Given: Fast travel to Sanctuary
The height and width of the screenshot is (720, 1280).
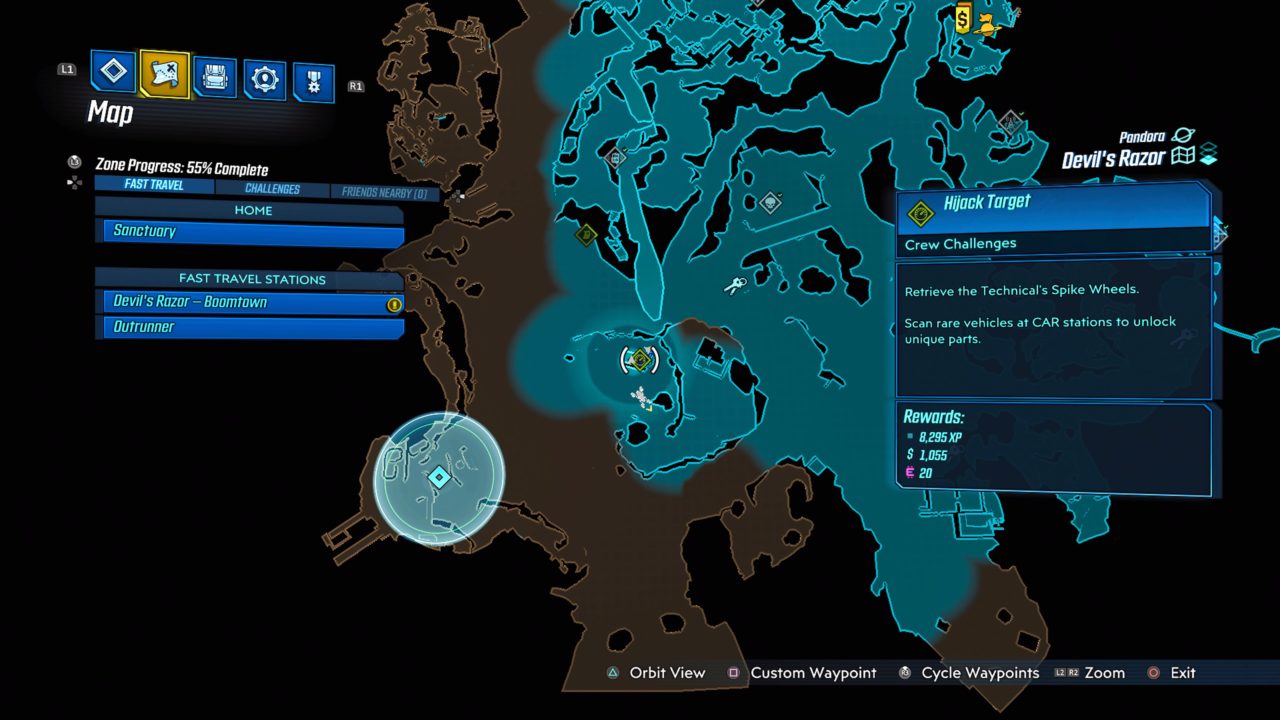Looking at the screenshot, I should click(x=249, y=231).
